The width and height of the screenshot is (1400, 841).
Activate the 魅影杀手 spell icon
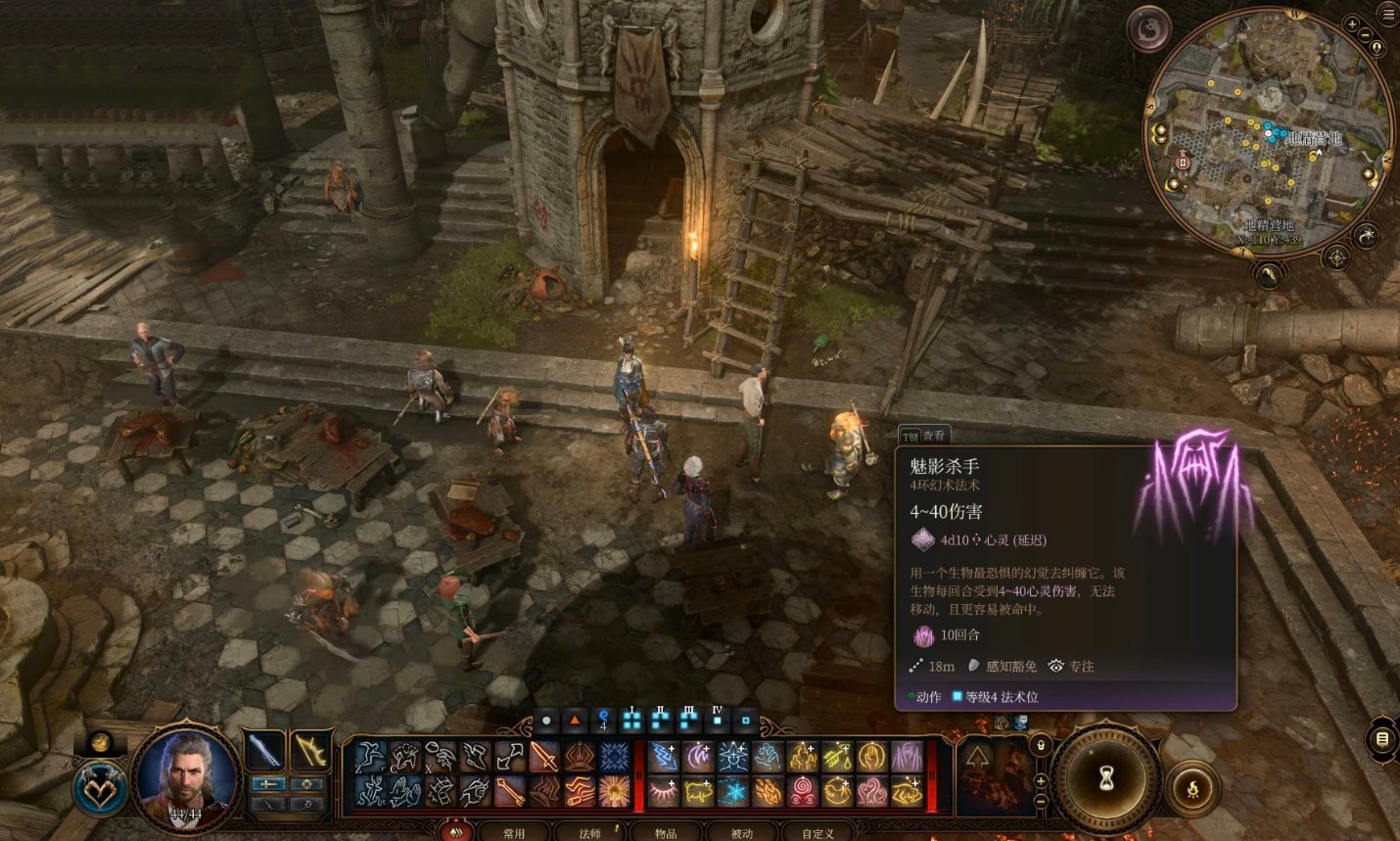[x=907, y=756]
